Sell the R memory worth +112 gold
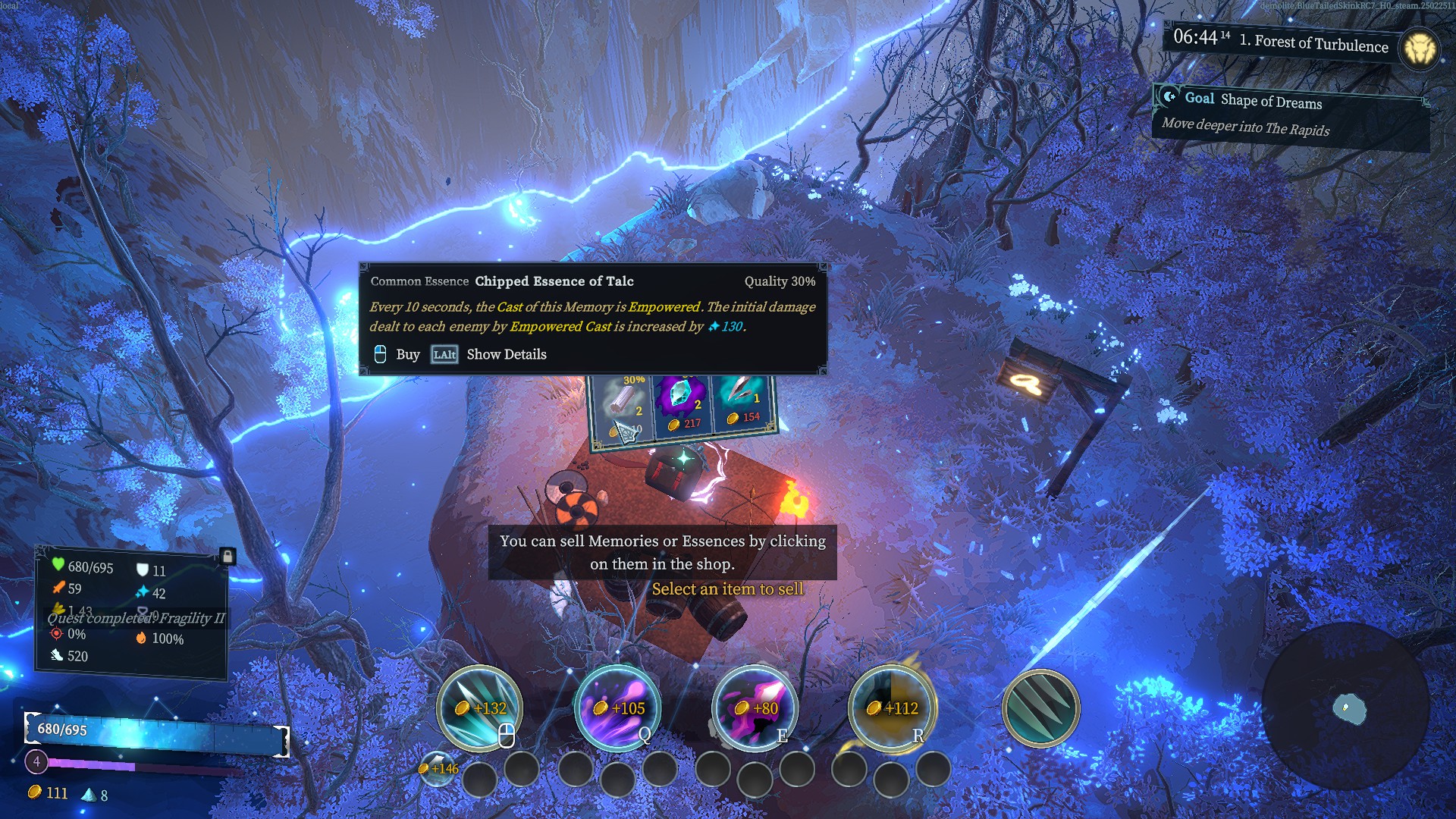 coord(891,708)
